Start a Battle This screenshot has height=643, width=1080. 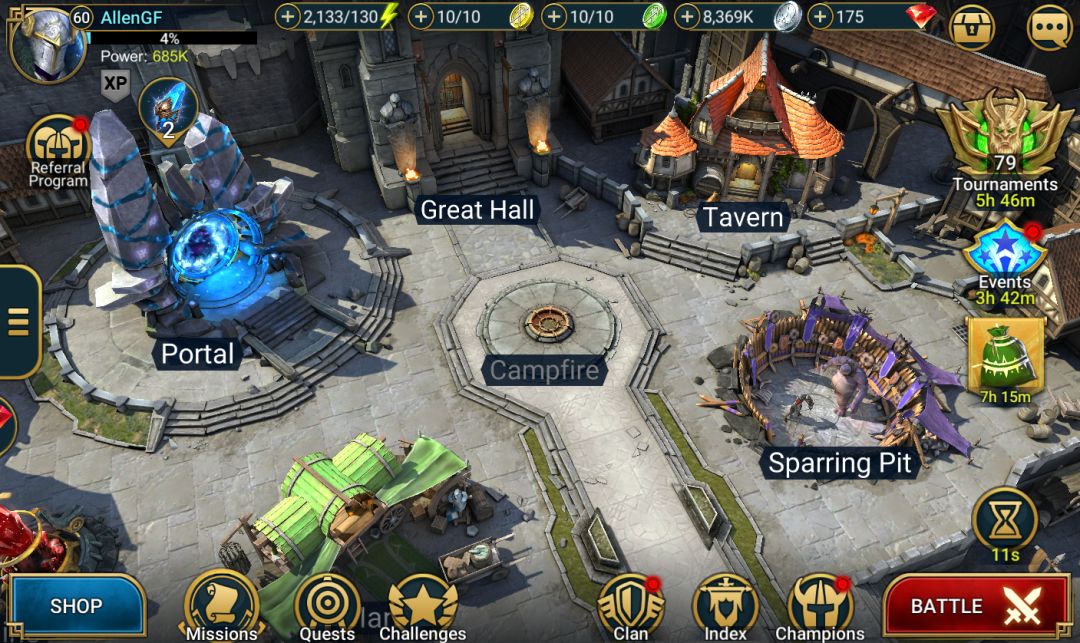pyautogui.click(x=976, y=606)
